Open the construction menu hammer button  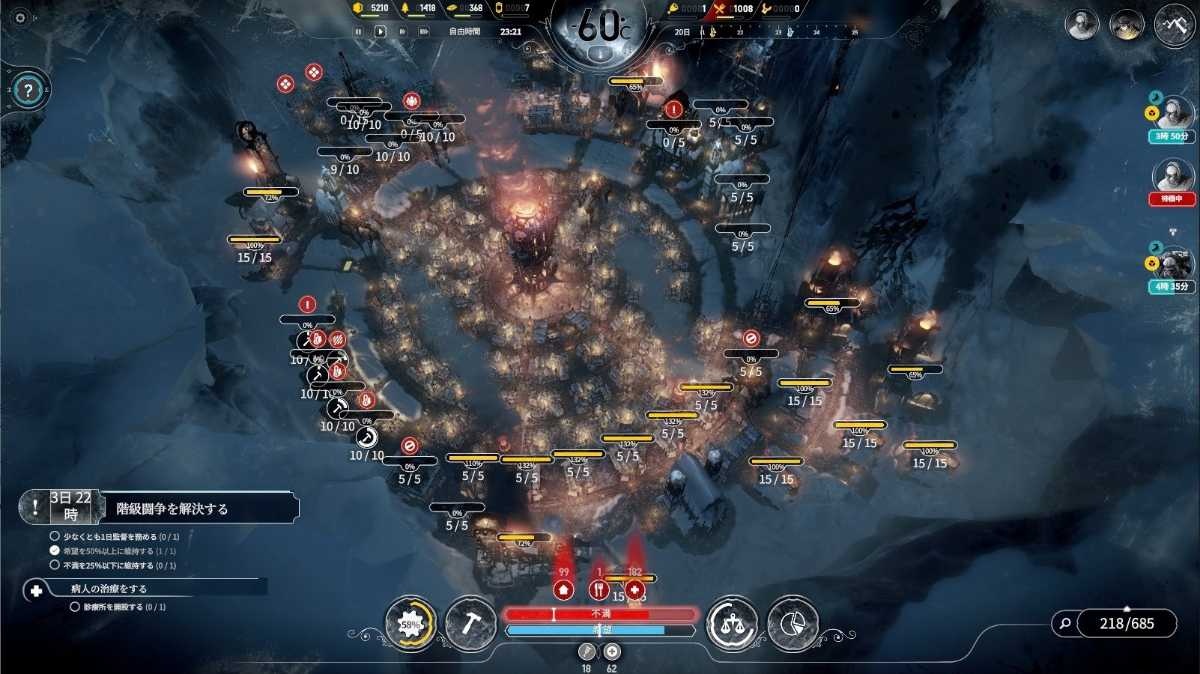(x=470, y=623)
